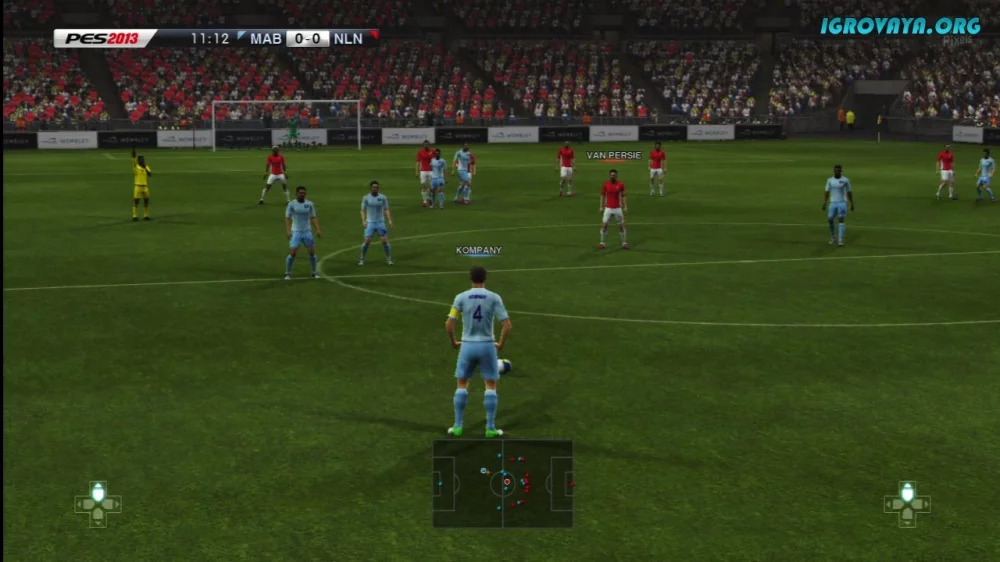Click the pitch radar minimap
The image size is (1000, 562).
coord(502,484)
